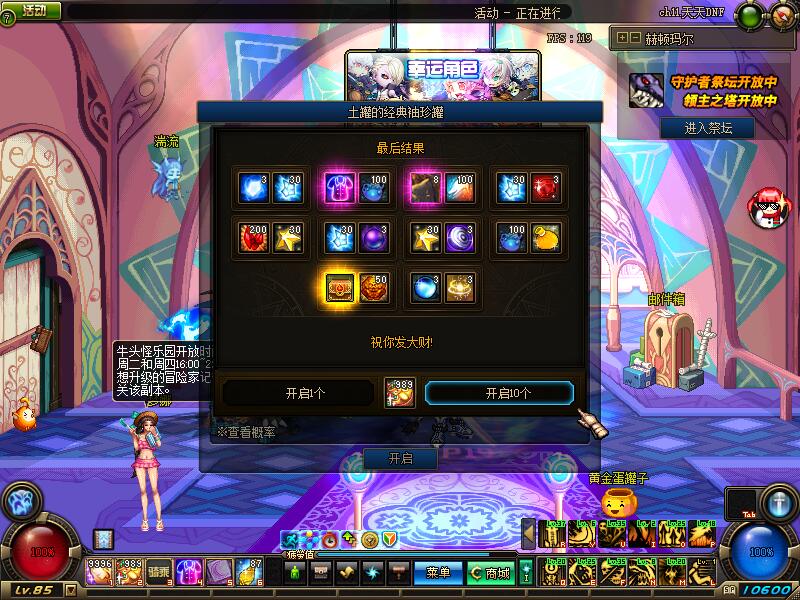Image resolution: width=800 pixels, height=600 pixels.
Task: Select the red gem reward item
Action: (546, 187)
